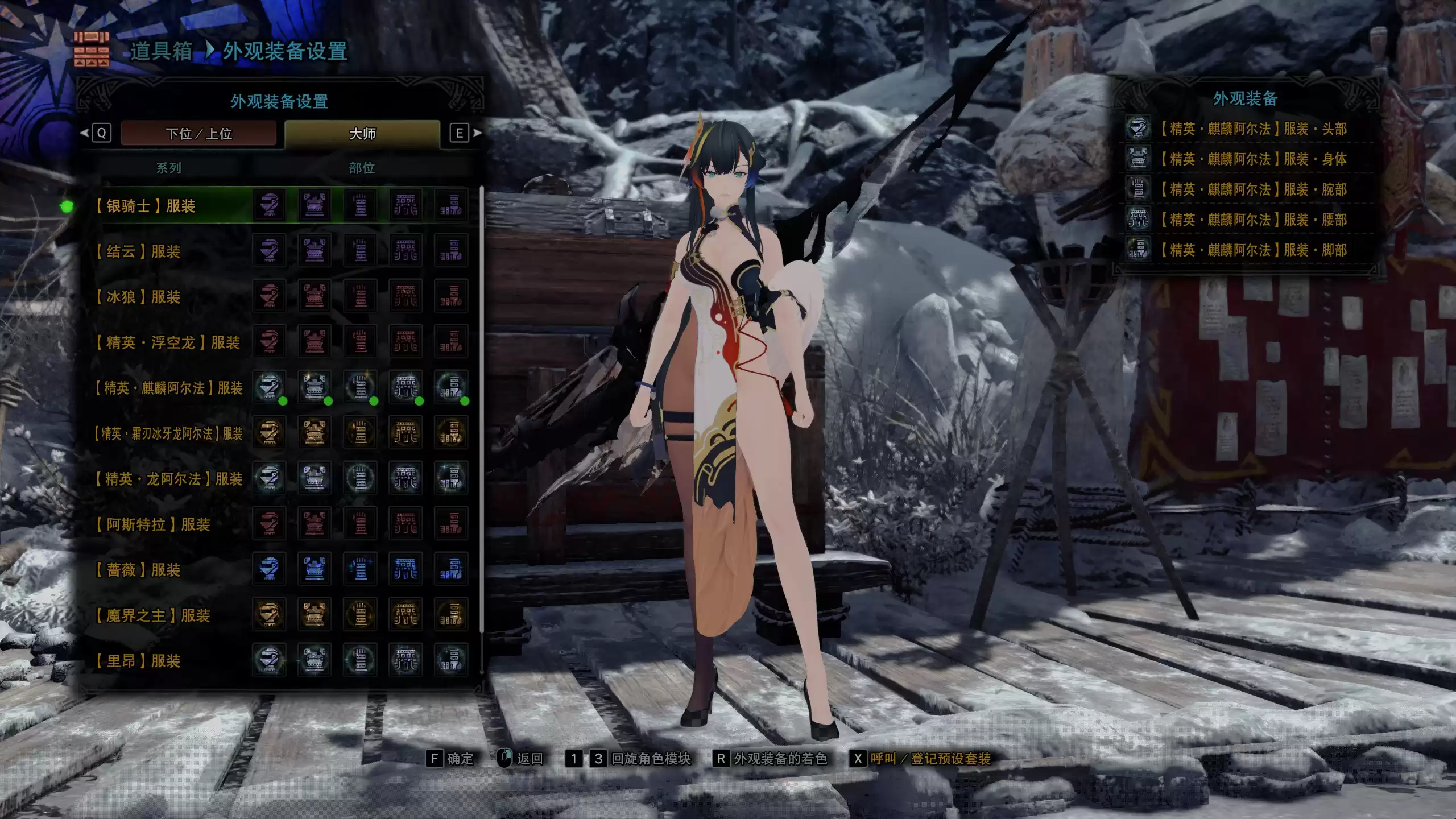The image size is (1456, 819).
Task: Click the 【里昂】 leg armor icon
Action: pos(452,661)
